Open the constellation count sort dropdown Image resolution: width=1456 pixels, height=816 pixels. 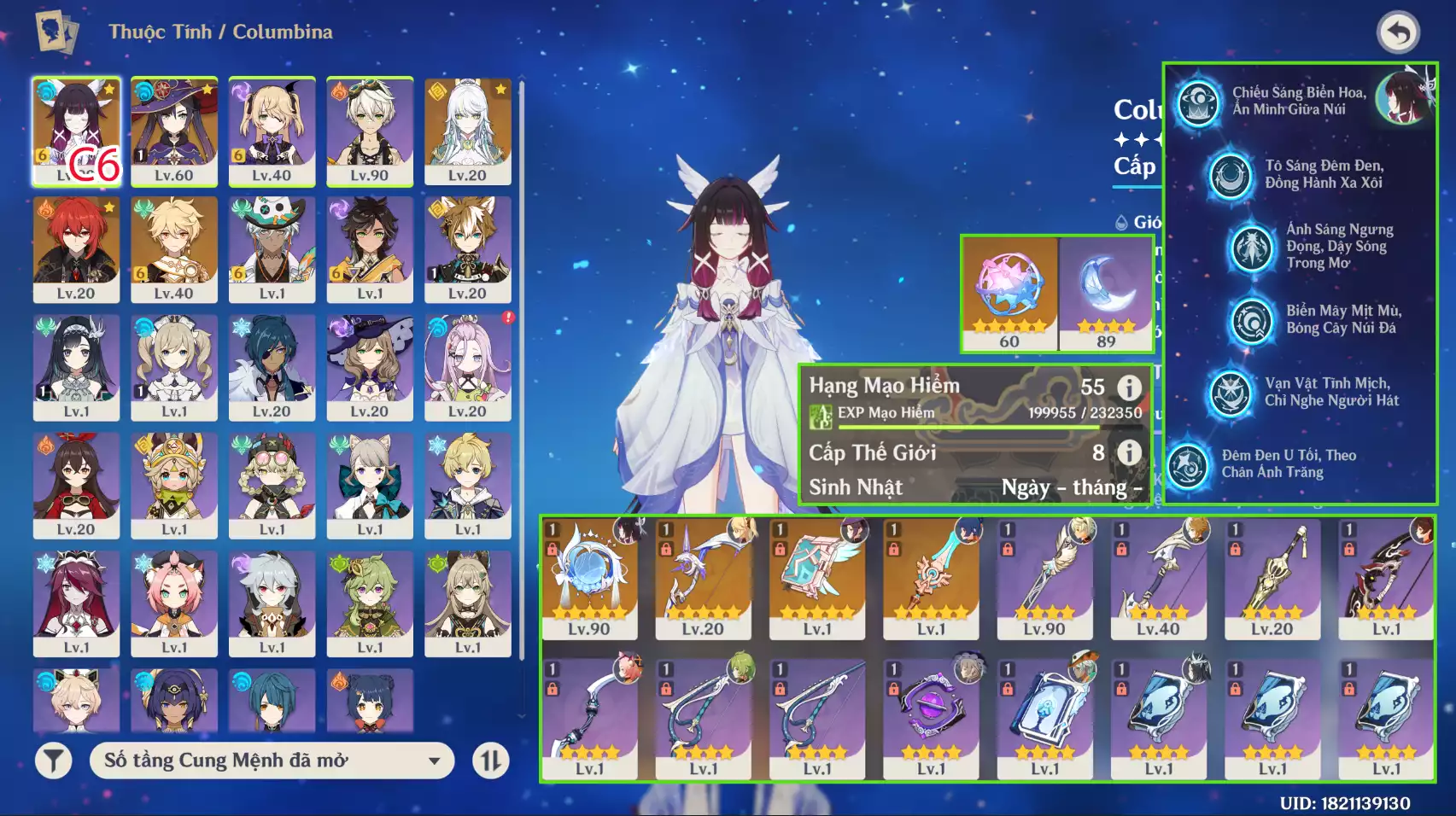(x=276, y=761)
